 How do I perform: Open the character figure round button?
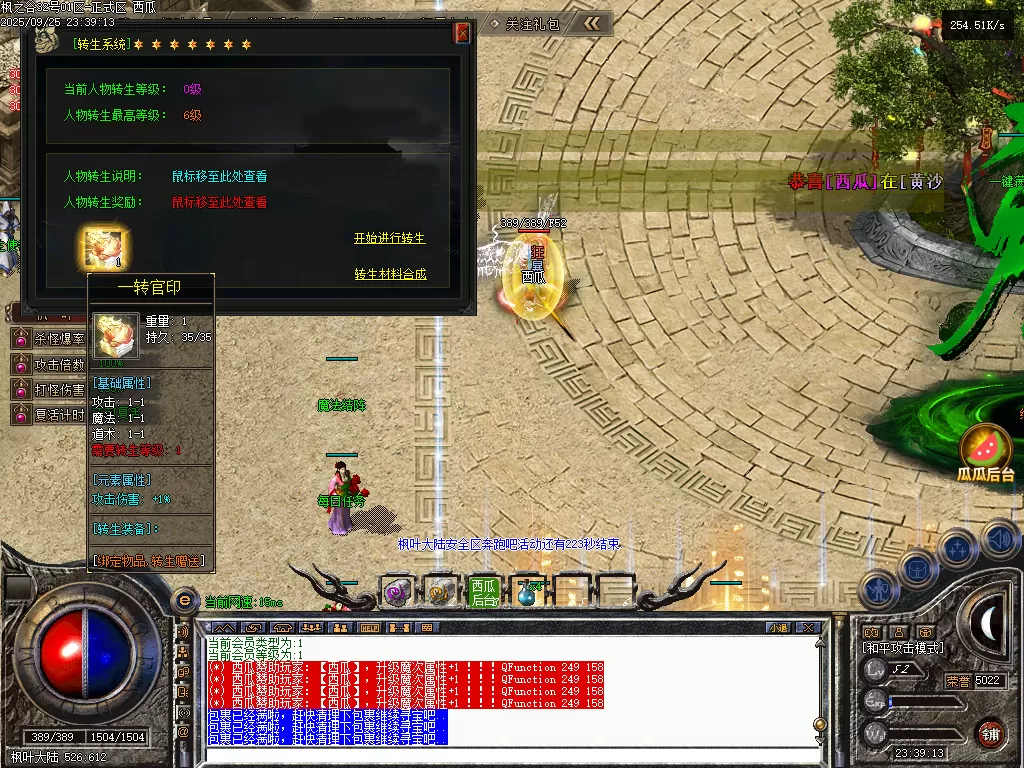(x=879, y=590)
